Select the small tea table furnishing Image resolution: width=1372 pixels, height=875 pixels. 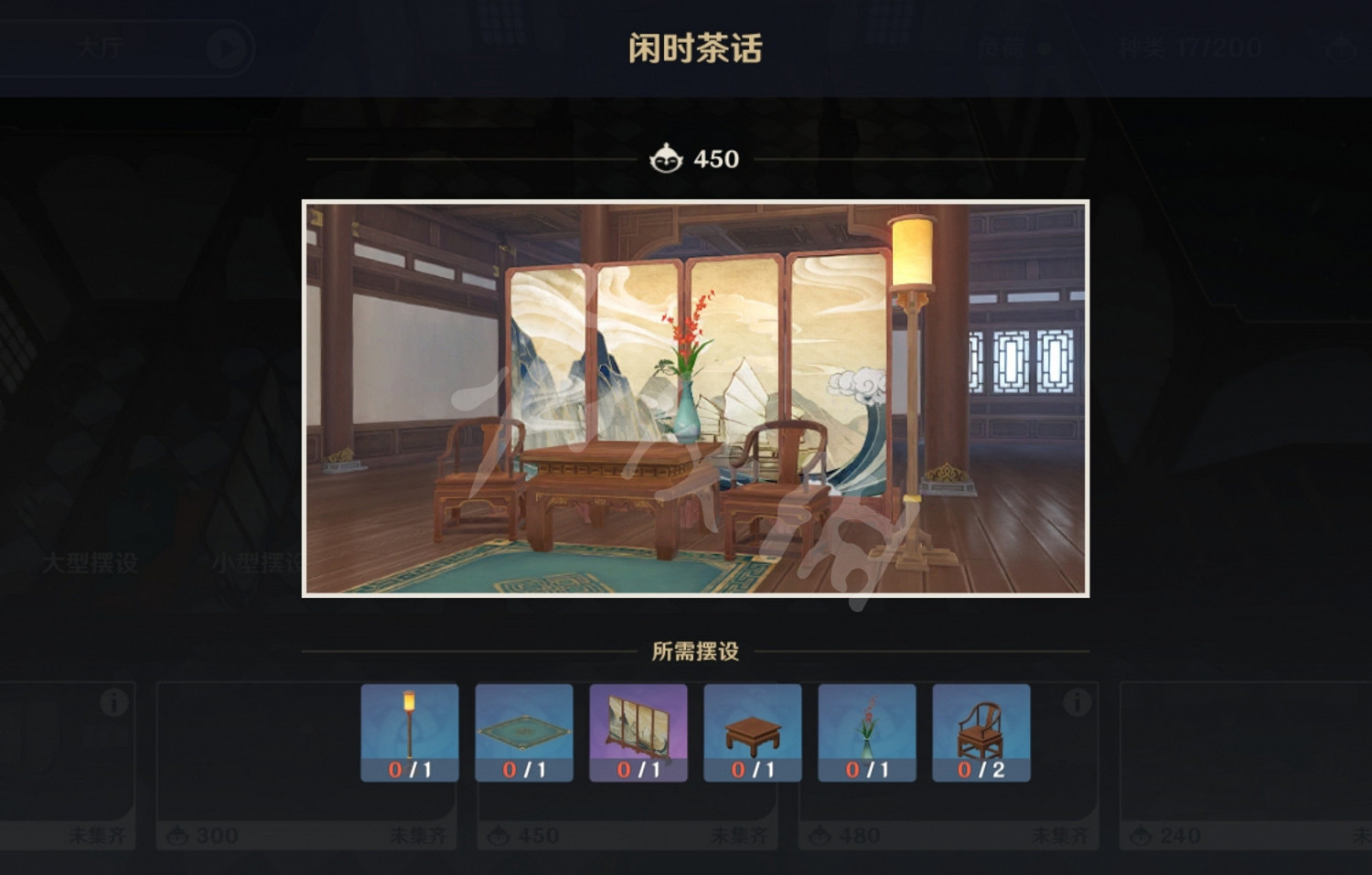(x=751, y=730)
